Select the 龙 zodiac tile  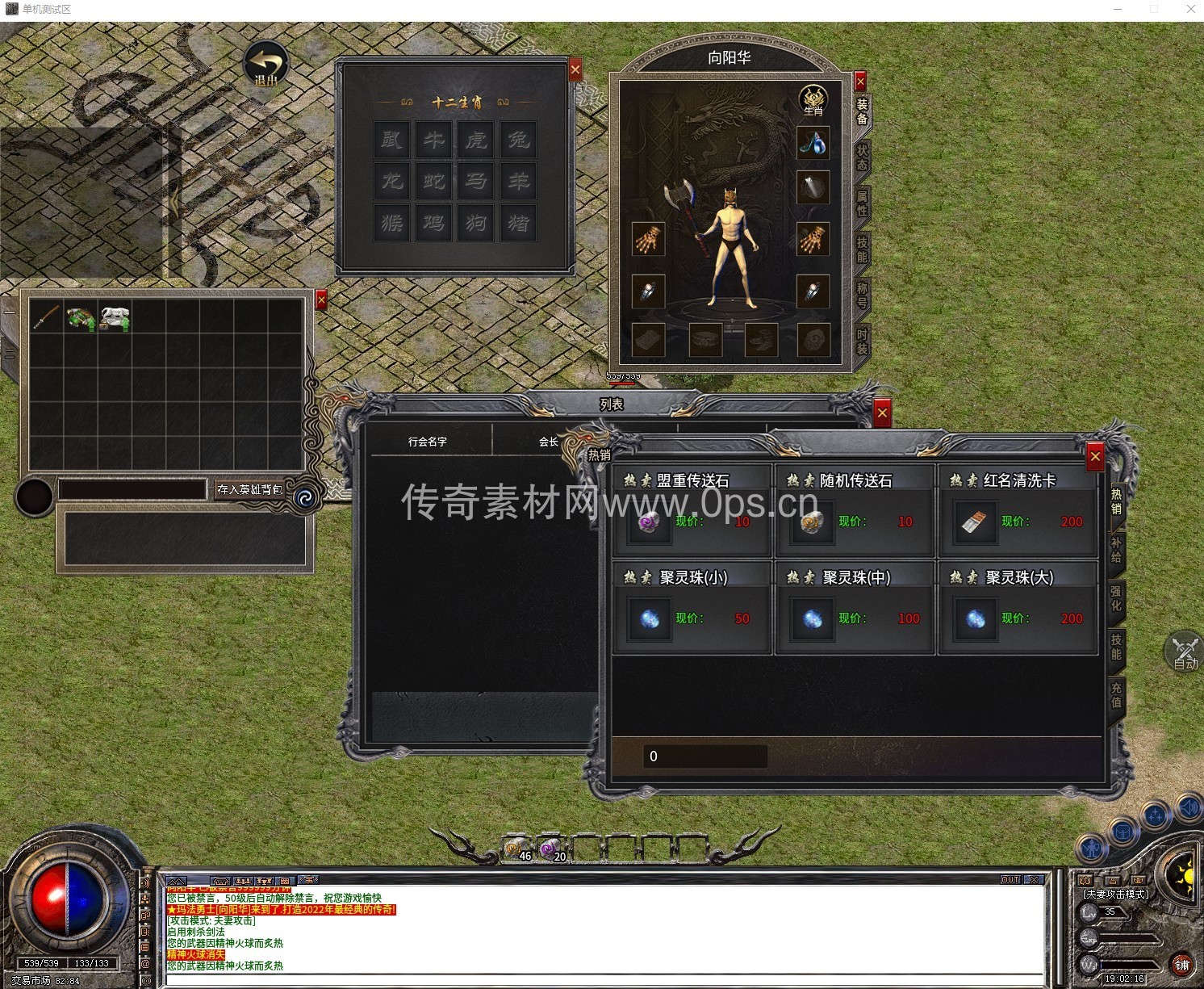click(x=391, y=179)
